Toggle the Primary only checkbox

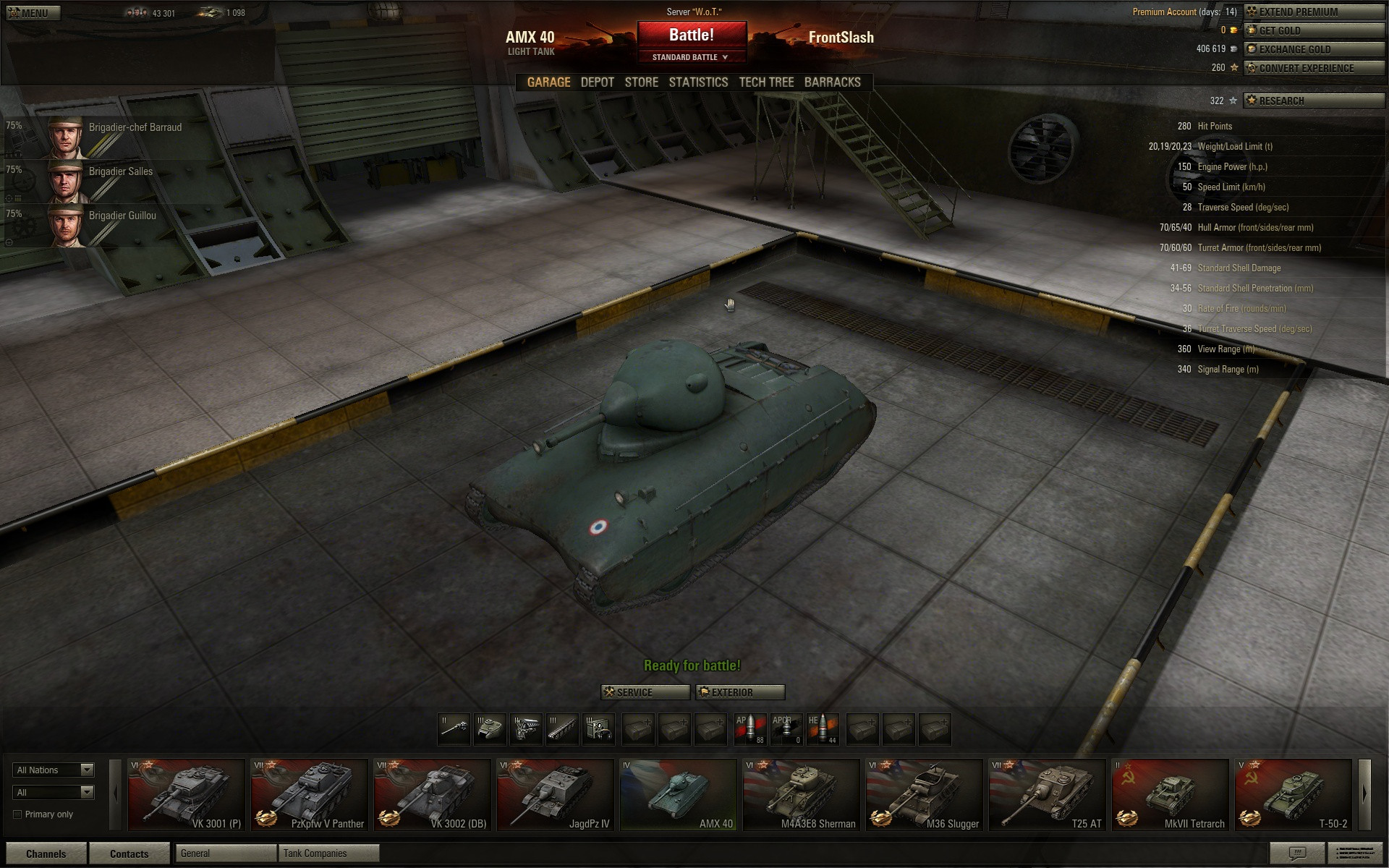(17, 814)
